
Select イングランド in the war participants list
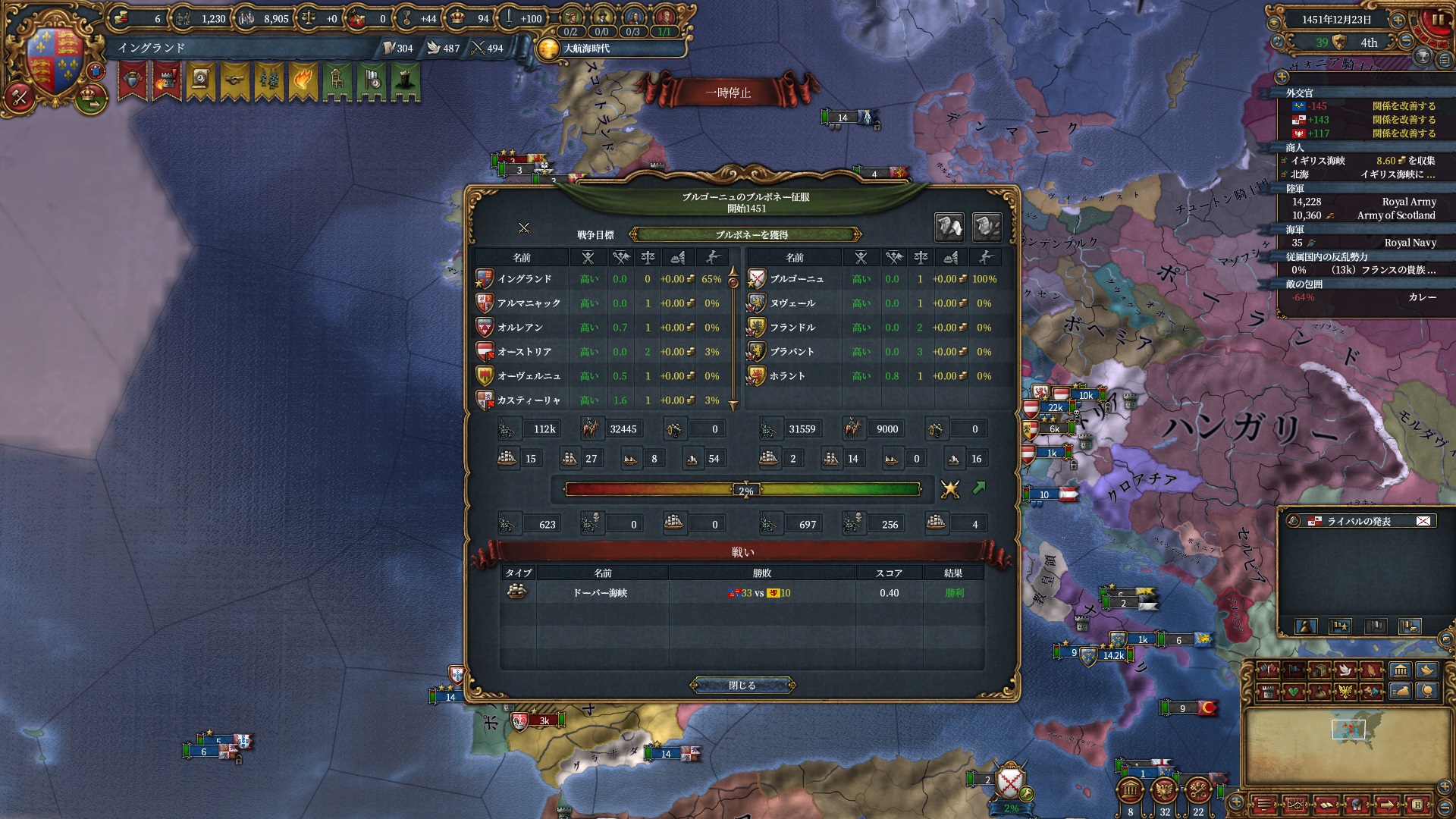click(x=525, y=279)
